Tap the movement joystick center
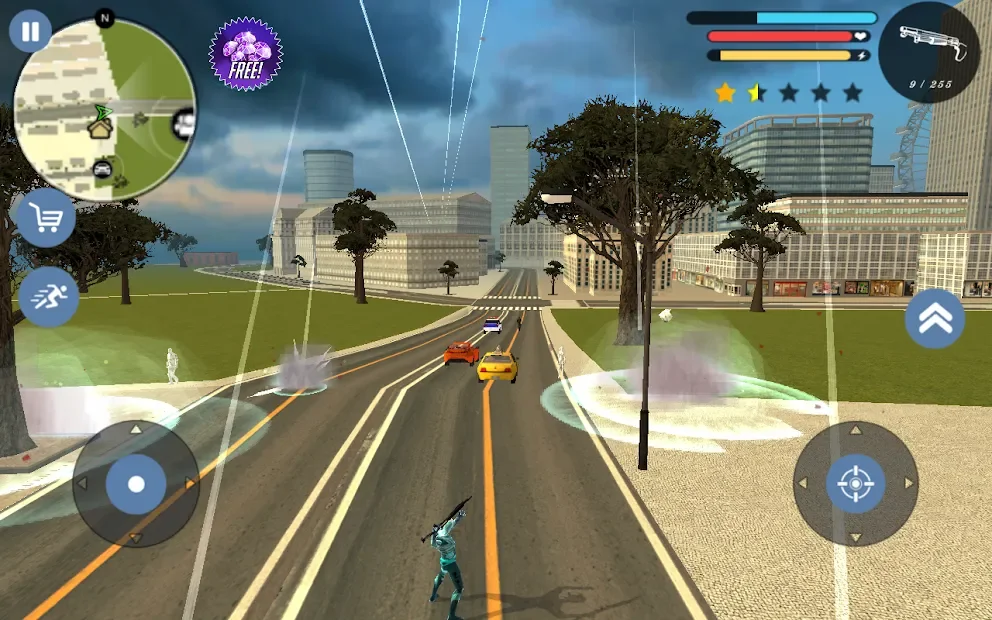The image size is (992, 620). pyautogui.click(x=136, y=484)
